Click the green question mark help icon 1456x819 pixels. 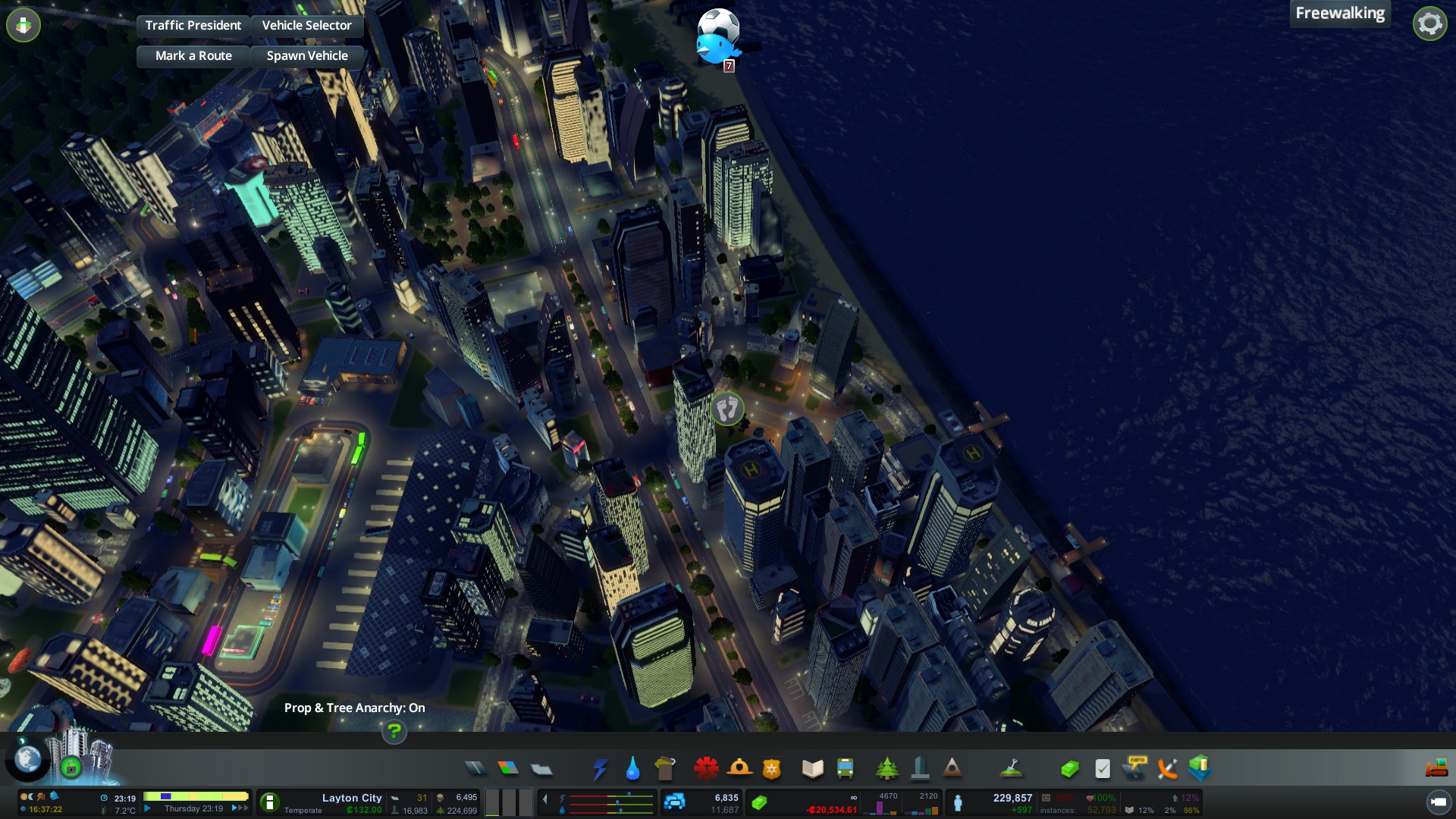[394, 732]
